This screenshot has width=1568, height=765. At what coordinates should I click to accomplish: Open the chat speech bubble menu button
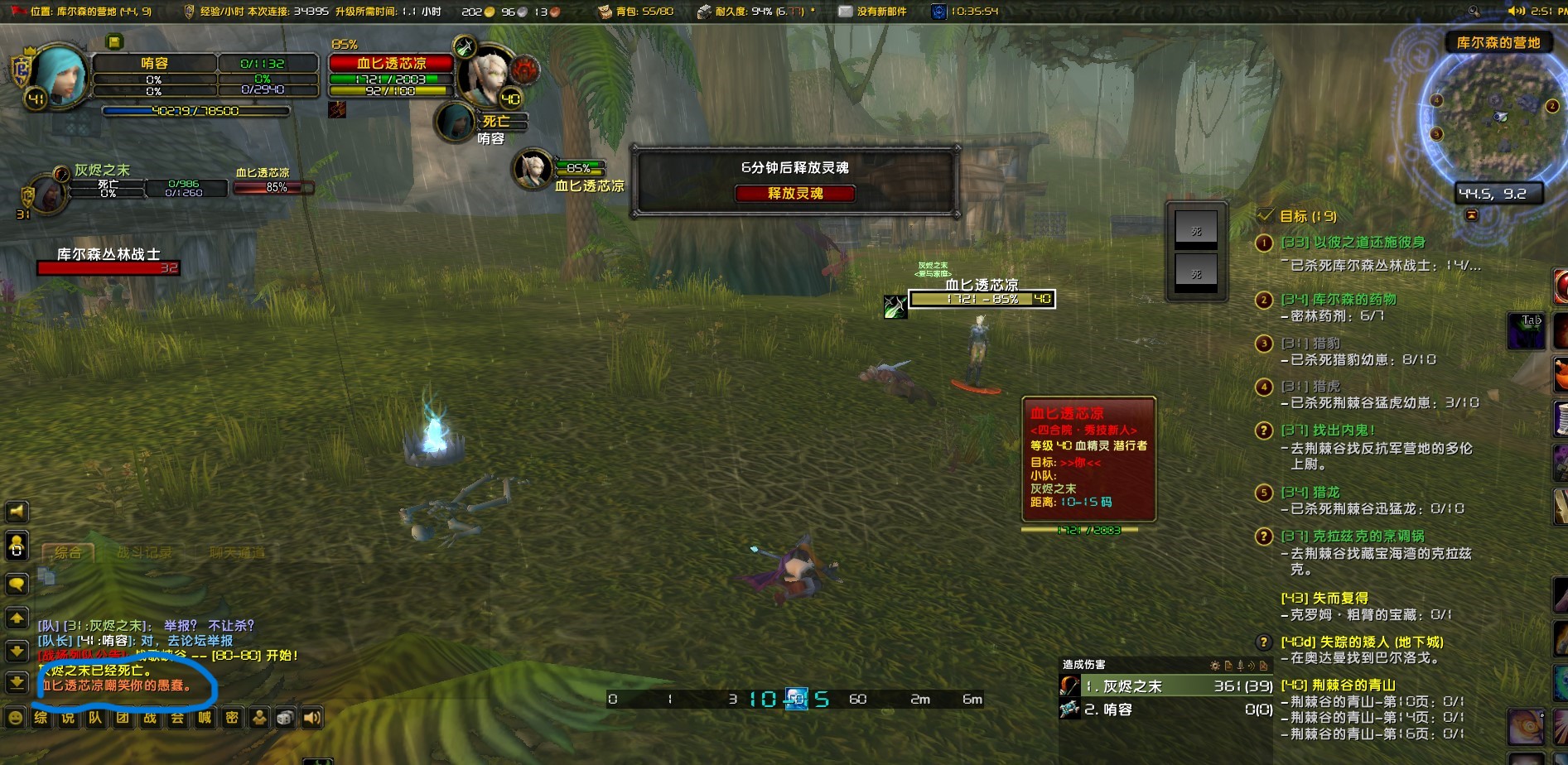(x=17, y=585)
